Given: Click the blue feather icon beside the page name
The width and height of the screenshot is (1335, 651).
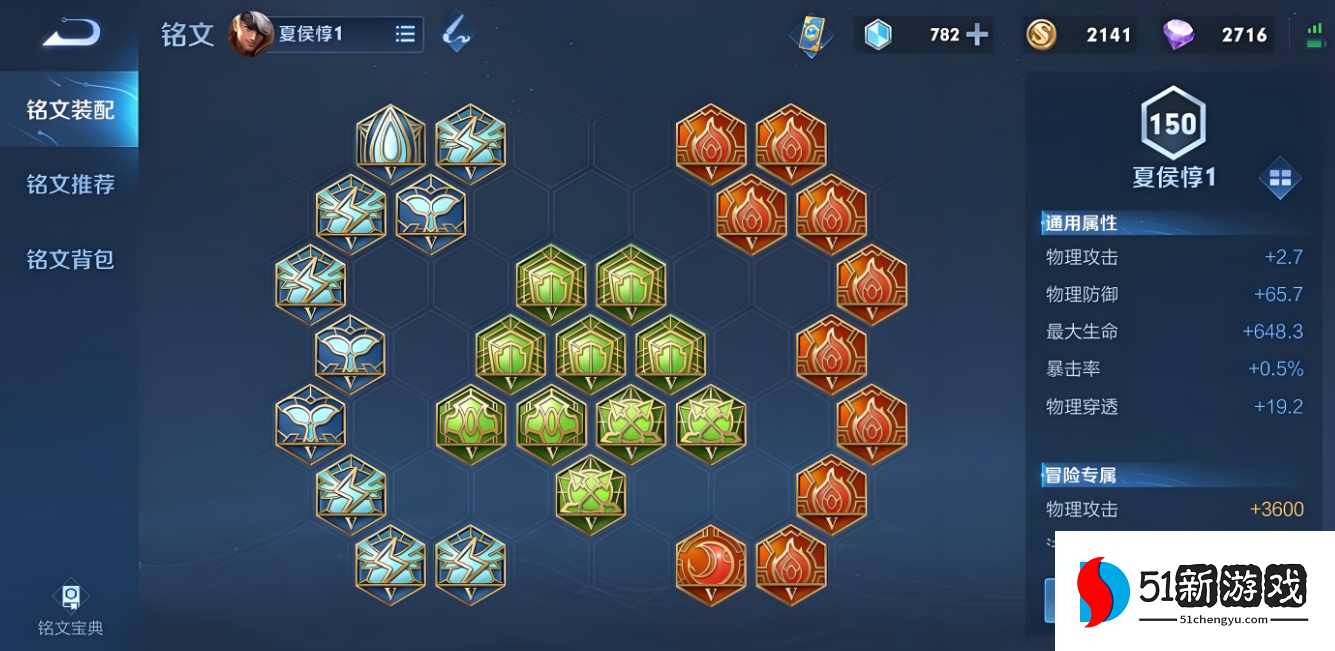Looking at the screenshot, I should [457, 33].
